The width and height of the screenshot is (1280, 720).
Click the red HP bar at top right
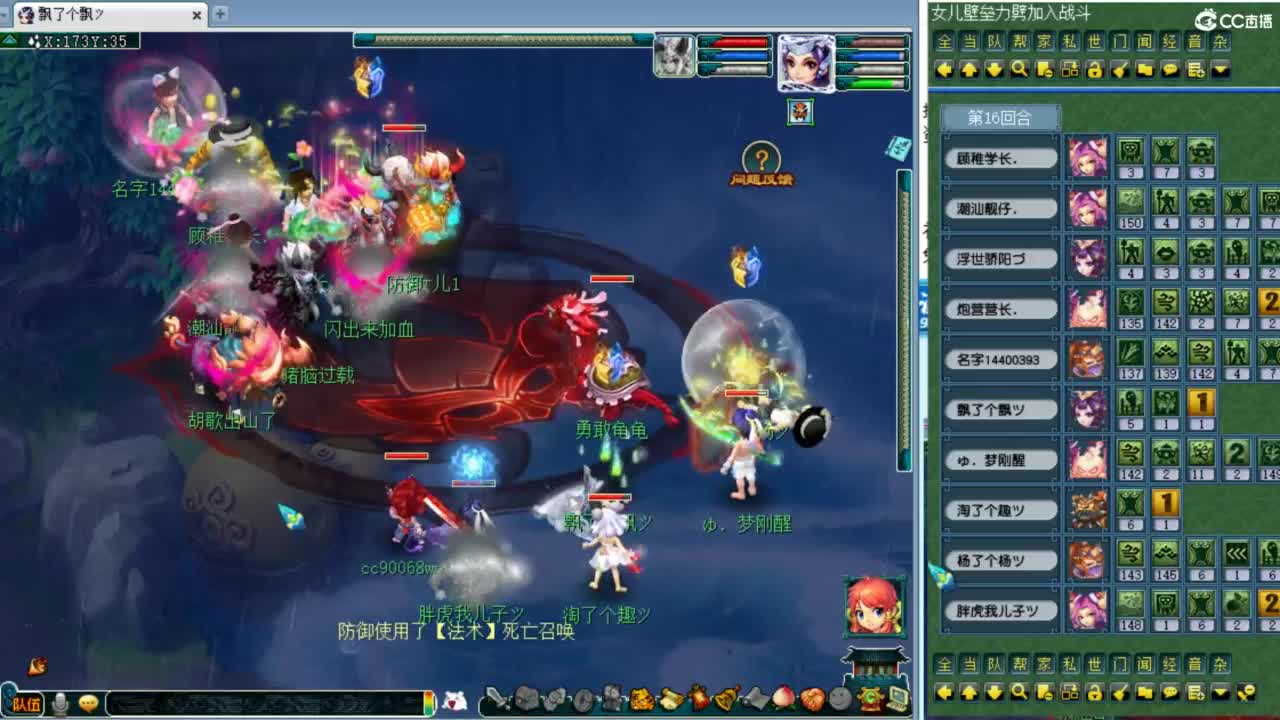coord(735,42)
